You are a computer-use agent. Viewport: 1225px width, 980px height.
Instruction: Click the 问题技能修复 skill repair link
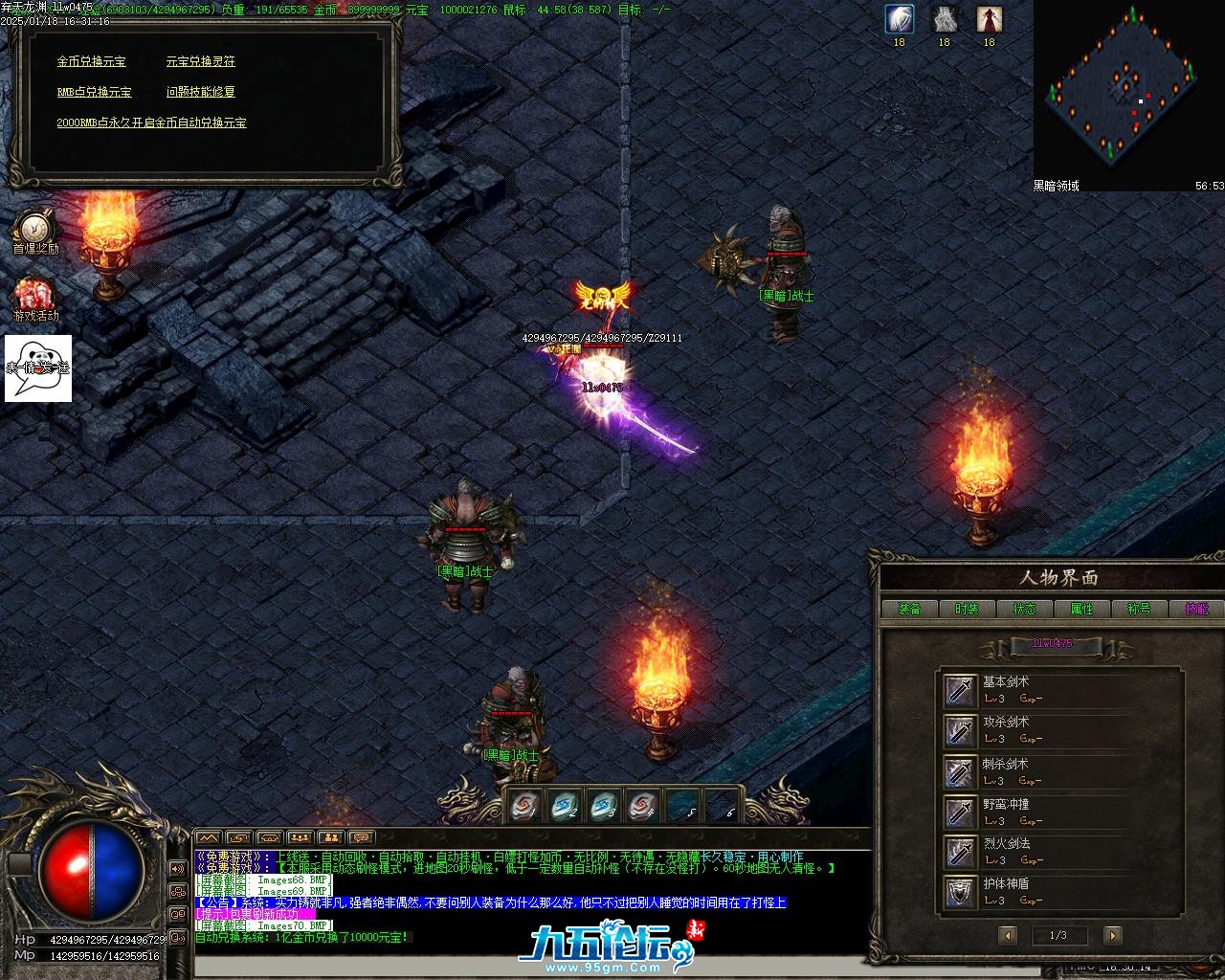click(200, 92)
